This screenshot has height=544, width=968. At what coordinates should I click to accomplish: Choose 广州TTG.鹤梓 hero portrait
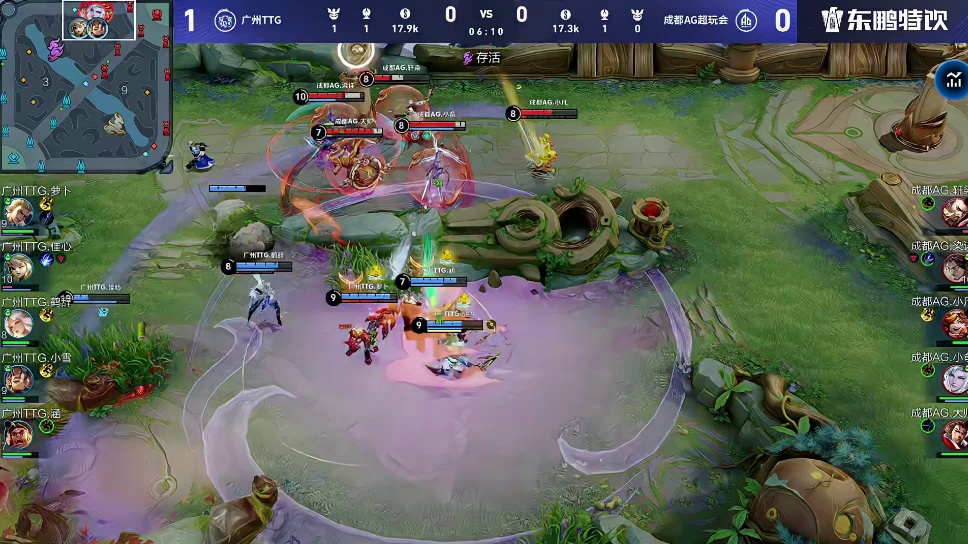point(17,323)
